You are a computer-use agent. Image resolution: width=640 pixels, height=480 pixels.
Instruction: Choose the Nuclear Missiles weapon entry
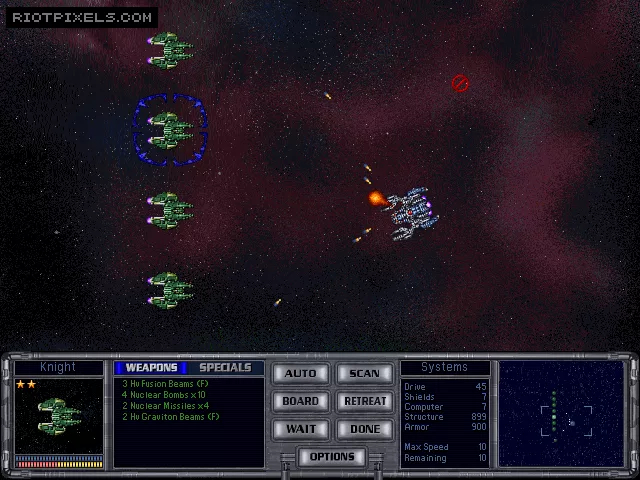(x=165, y=405)
